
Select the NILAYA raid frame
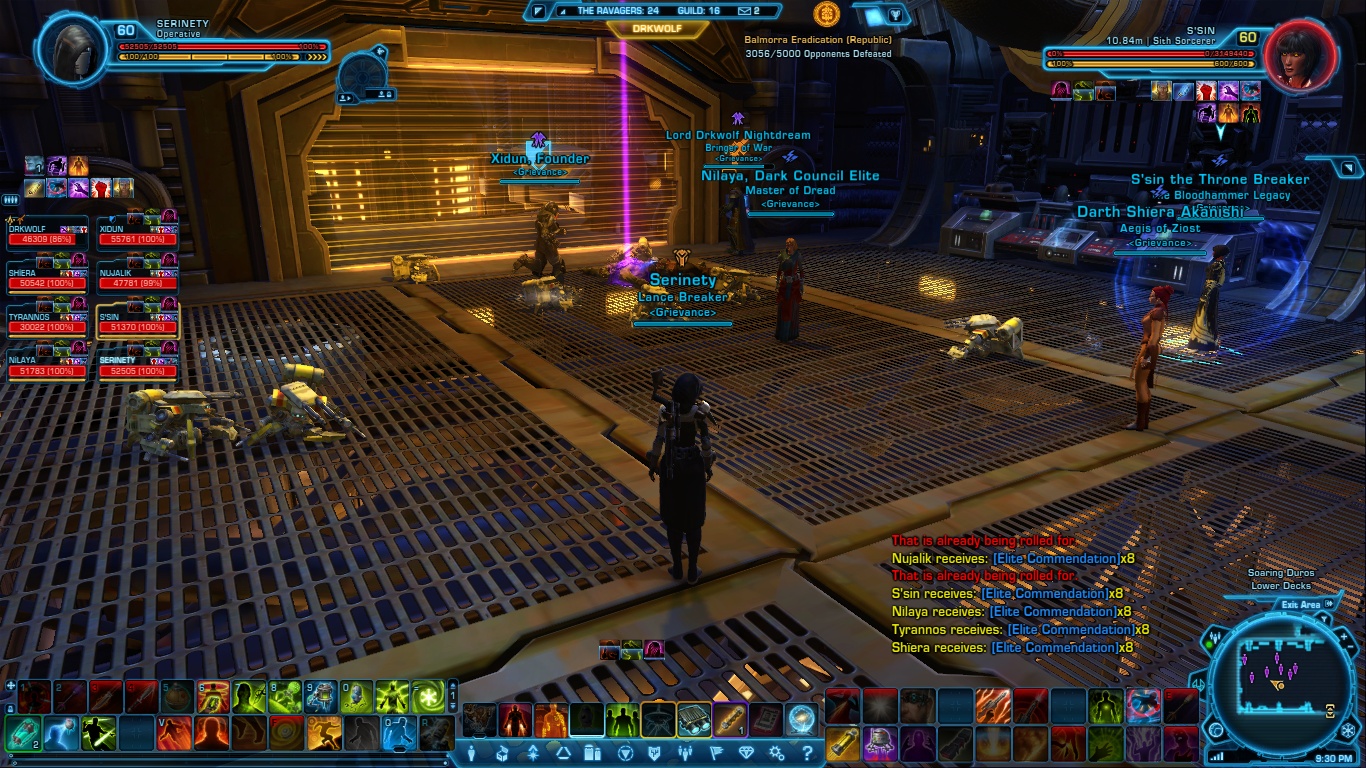tap(46, 366)
